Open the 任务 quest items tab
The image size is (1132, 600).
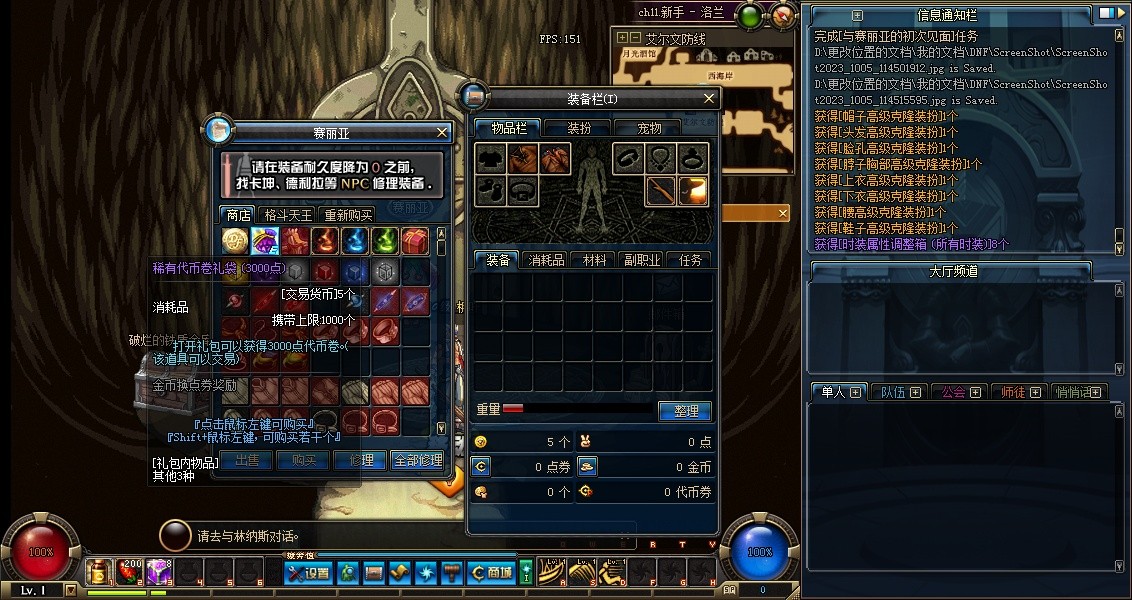click(x=690, y=260)
